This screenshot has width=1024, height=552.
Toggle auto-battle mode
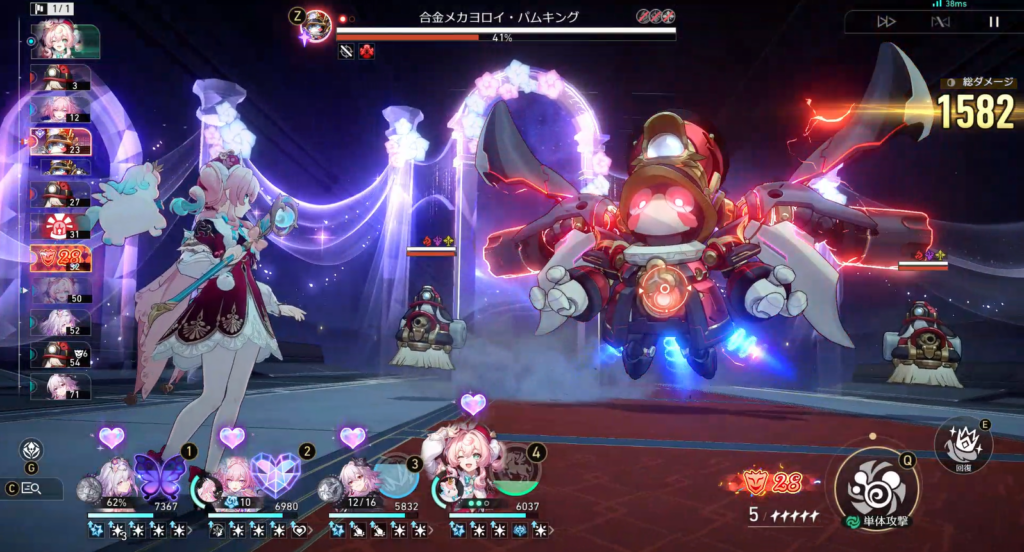[939, 21]
